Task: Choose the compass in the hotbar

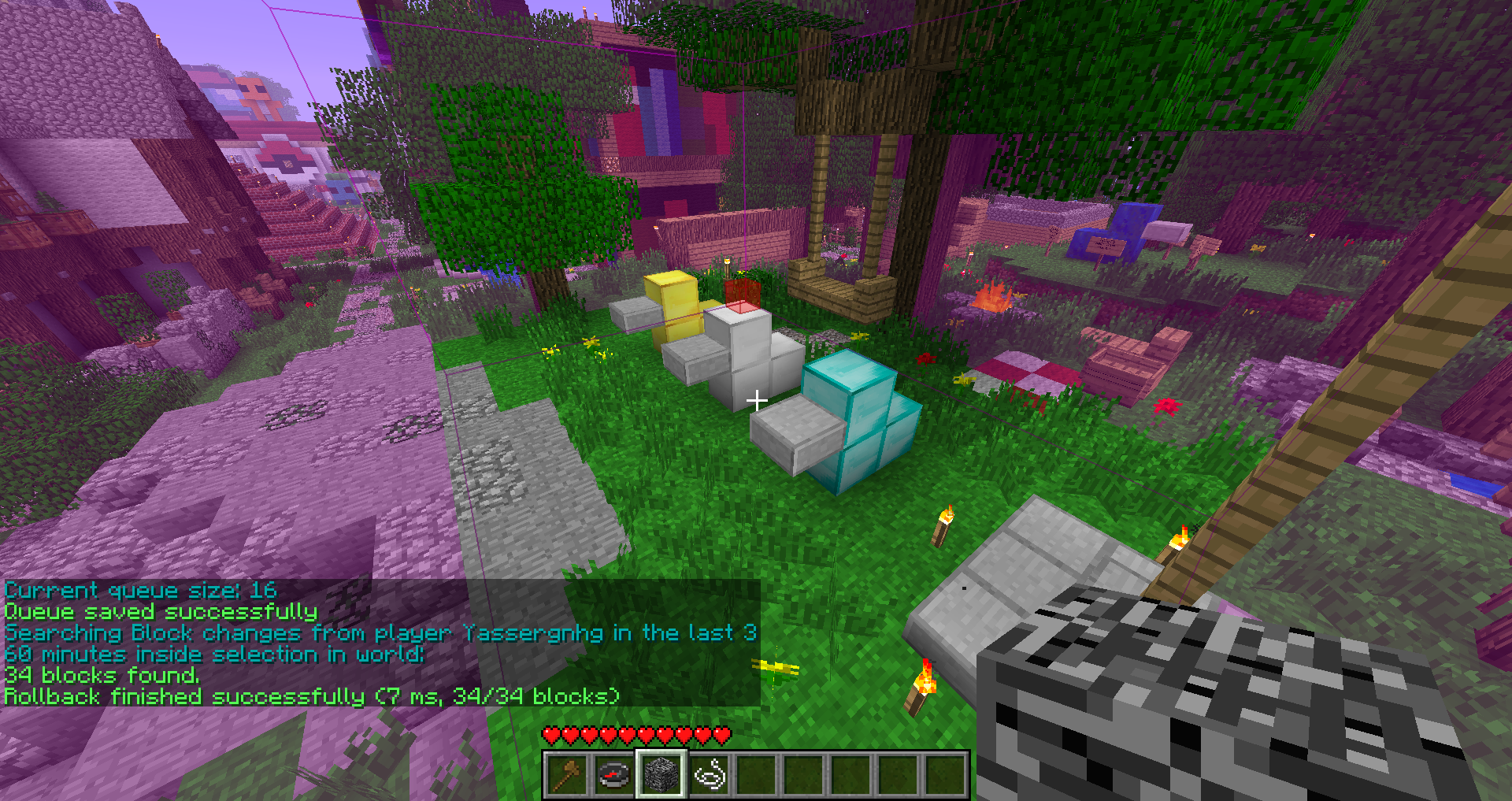Action: 614,775
